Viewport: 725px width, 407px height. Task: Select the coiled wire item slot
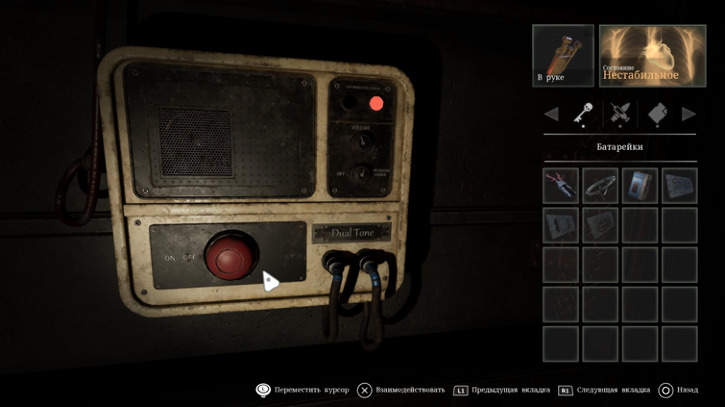pos(600,186)
